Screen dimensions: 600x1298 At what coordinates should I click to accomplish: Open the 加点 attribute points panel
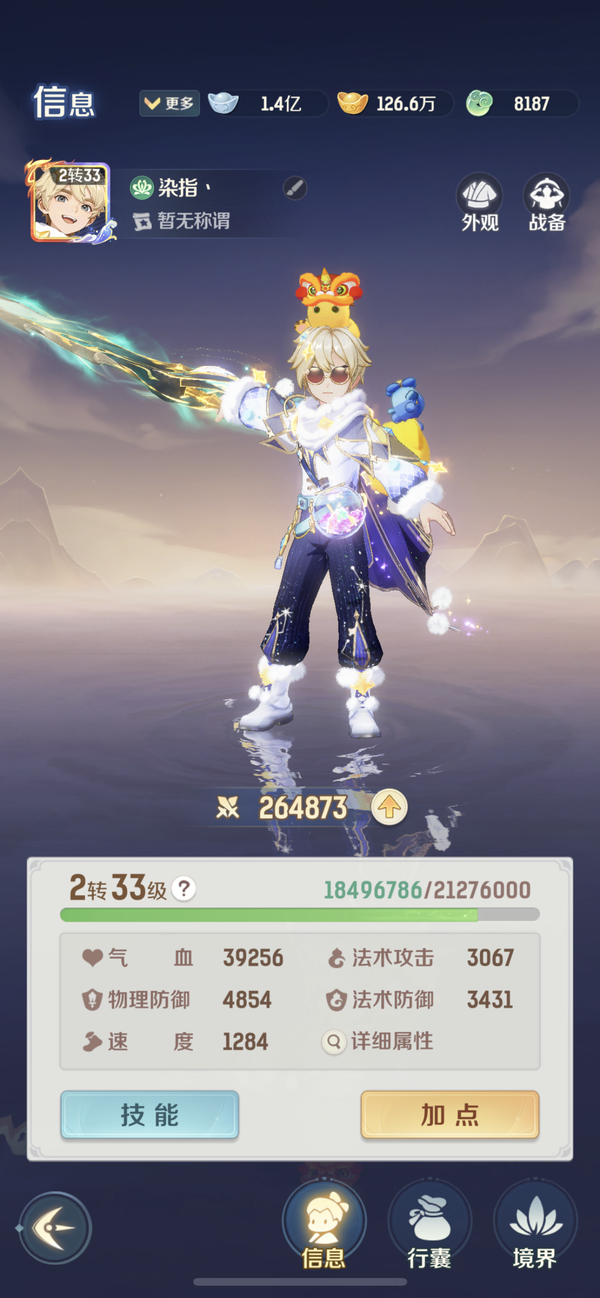(x=450, y=1115)
